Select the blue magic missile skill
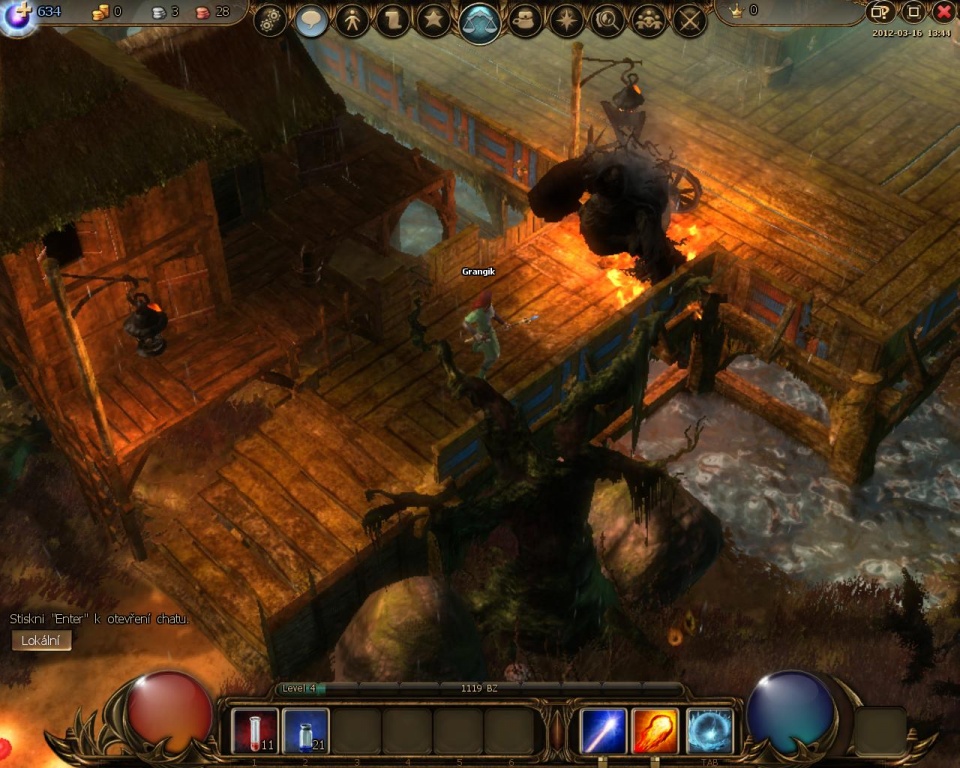This screenshot has height=768, width=960. (x=604, y=731)
